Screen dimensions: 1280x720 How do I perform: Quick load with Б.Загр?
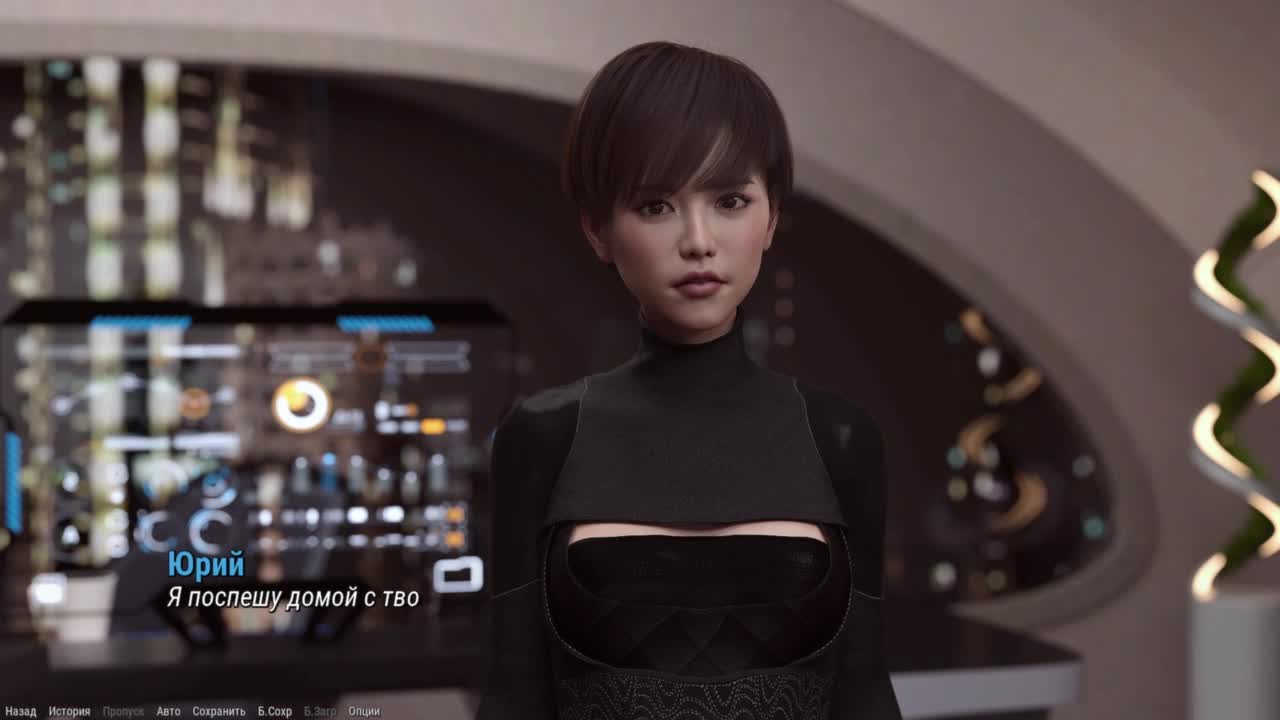(320, 711)
